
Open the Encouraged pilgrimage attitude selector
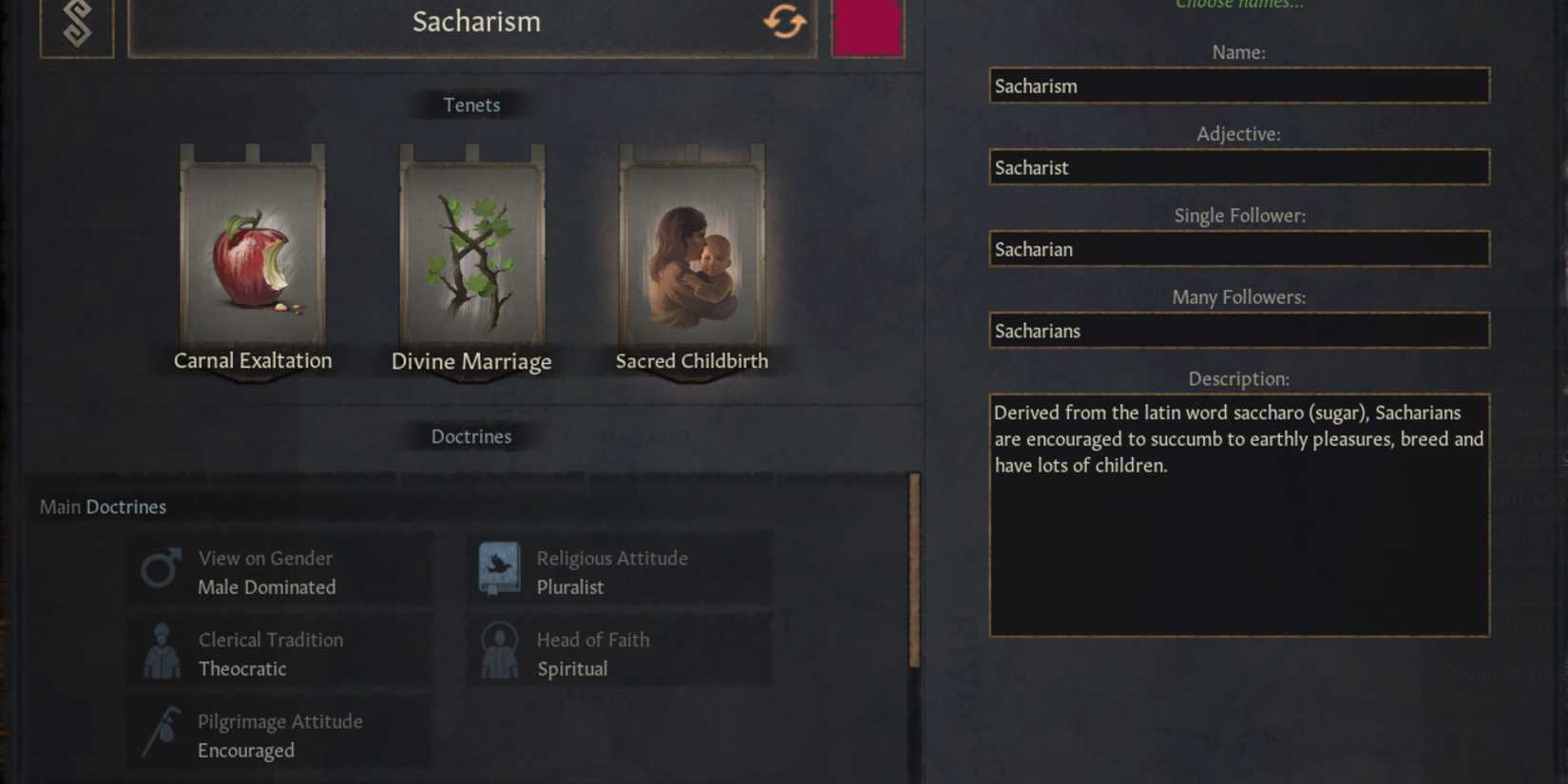280,735
